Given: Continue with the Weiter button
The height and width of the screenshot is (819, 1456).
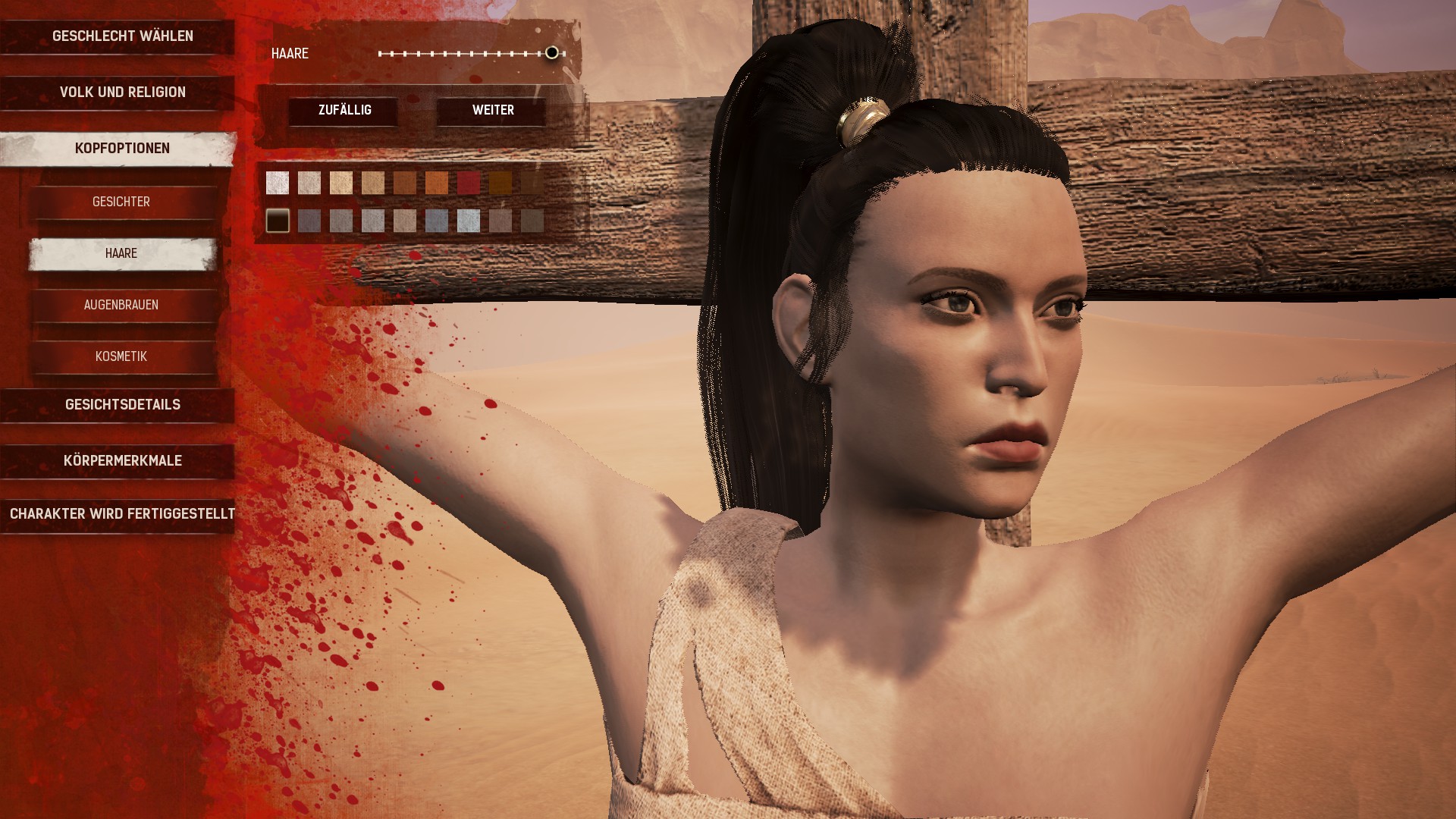Looking at the screenshot, I should coord(493,110).
